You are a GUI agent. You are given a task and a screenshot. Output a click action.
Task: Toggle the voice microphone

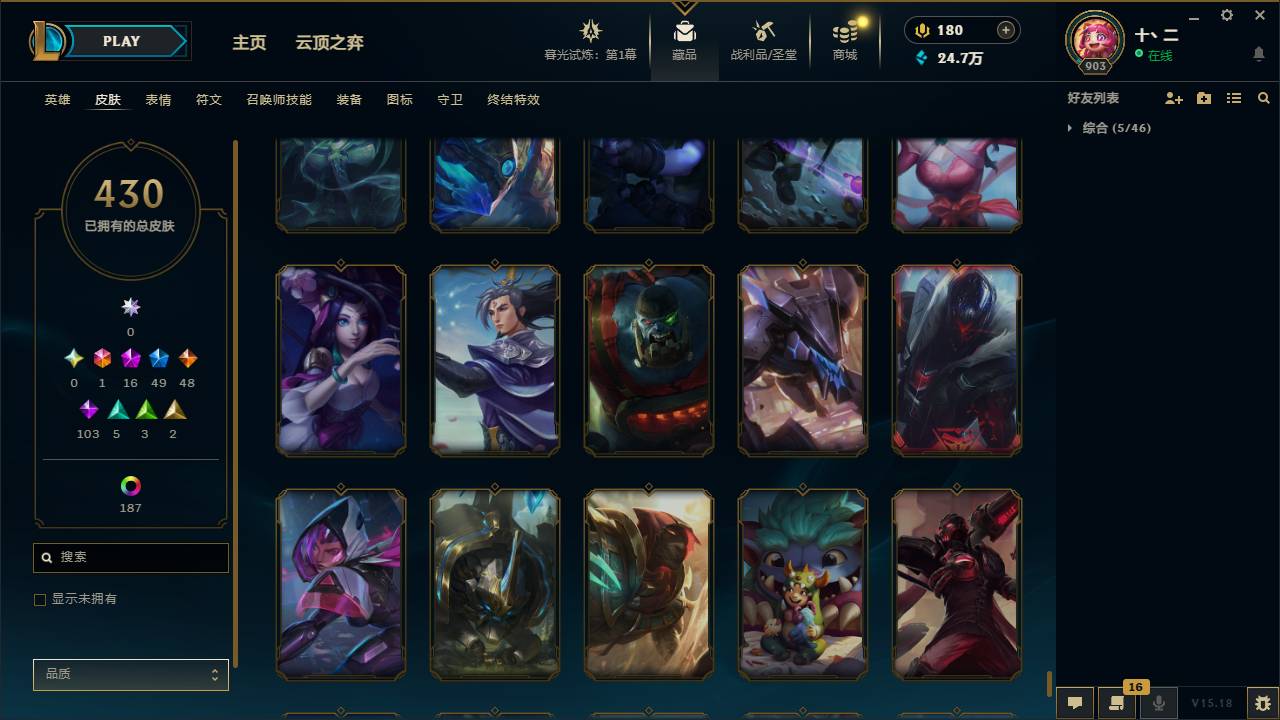pyautogui.click(x=1158, y=702)
